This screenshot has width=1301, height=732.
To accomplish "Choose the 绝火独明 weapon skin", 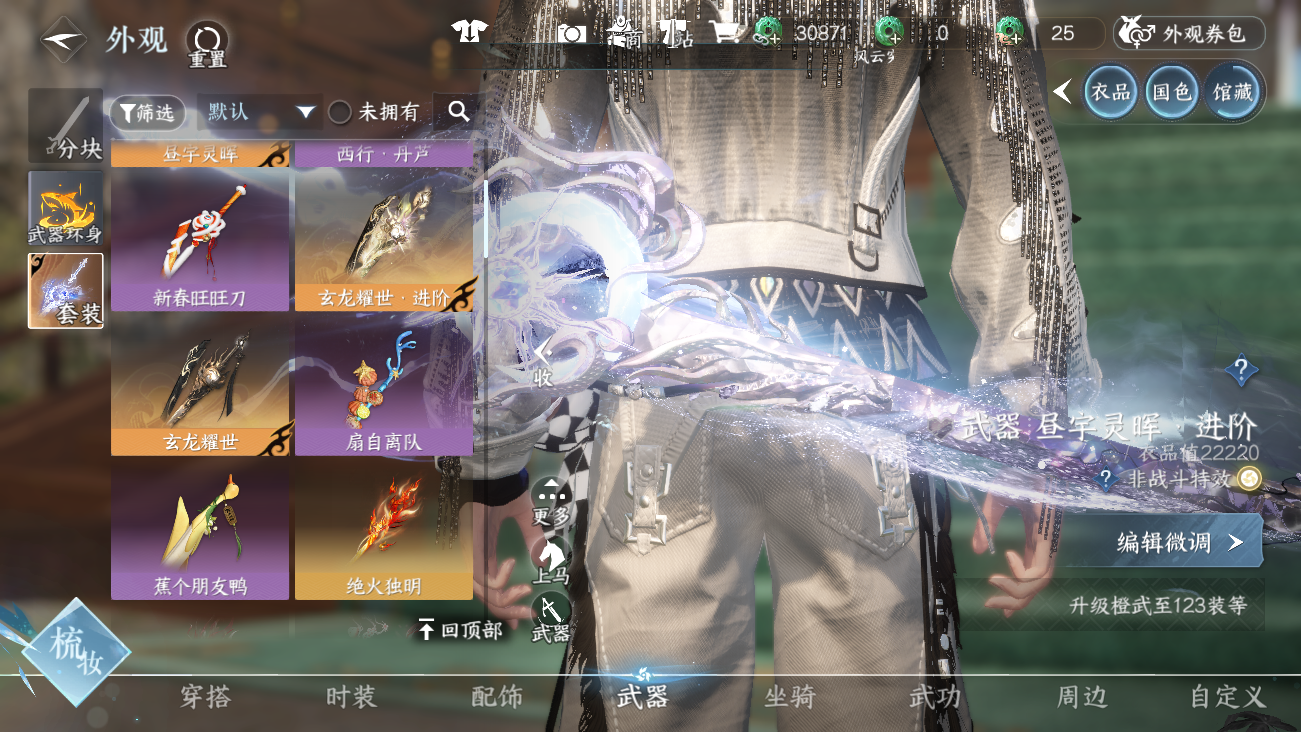I will point(384,530).
